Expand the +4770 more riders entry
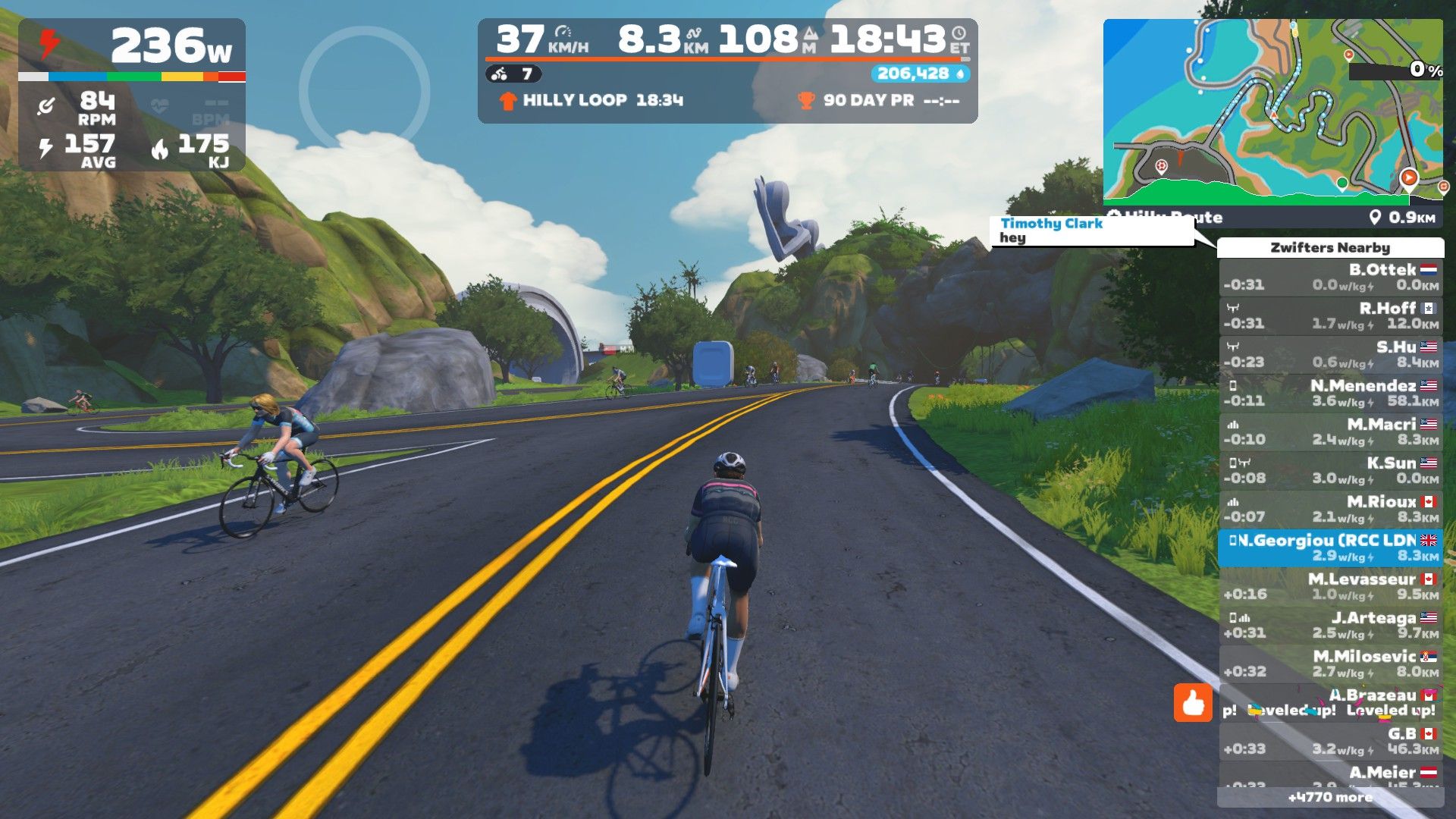Screen dimensions: 1456x819 (1330, 797)
